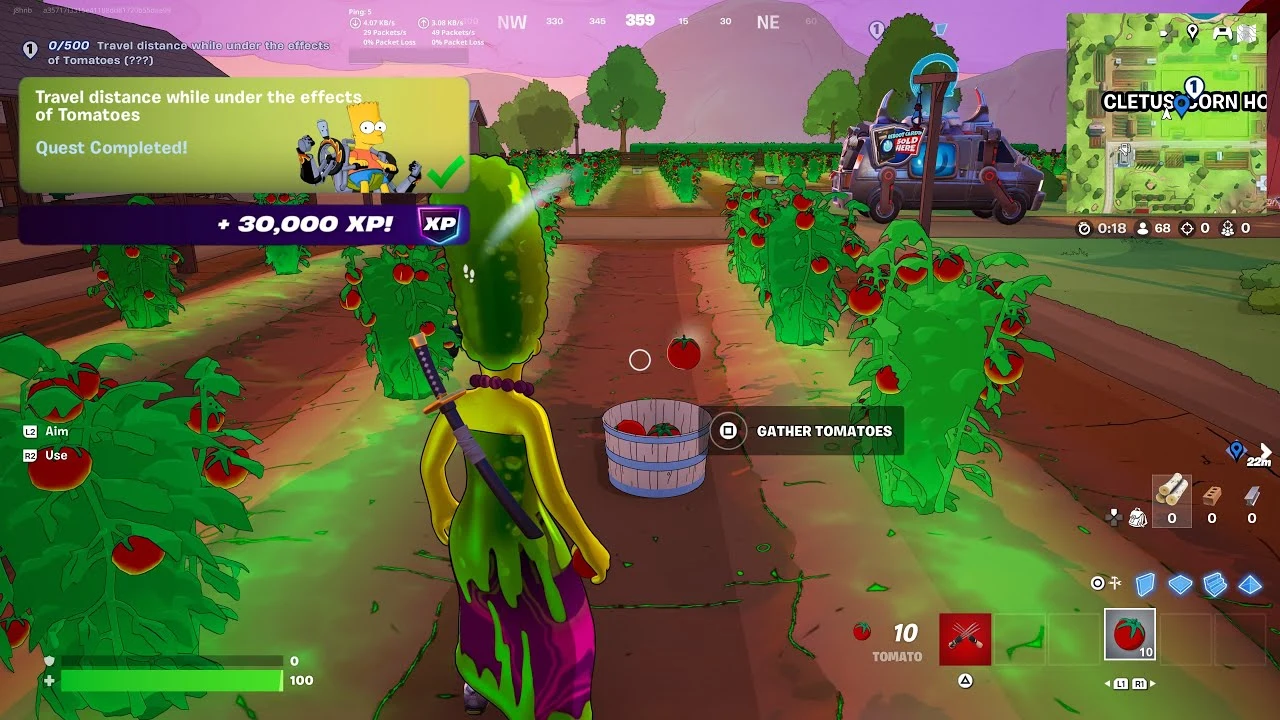Open the backpack inventory icon
1280x720 pixels.
point(1137,517)
